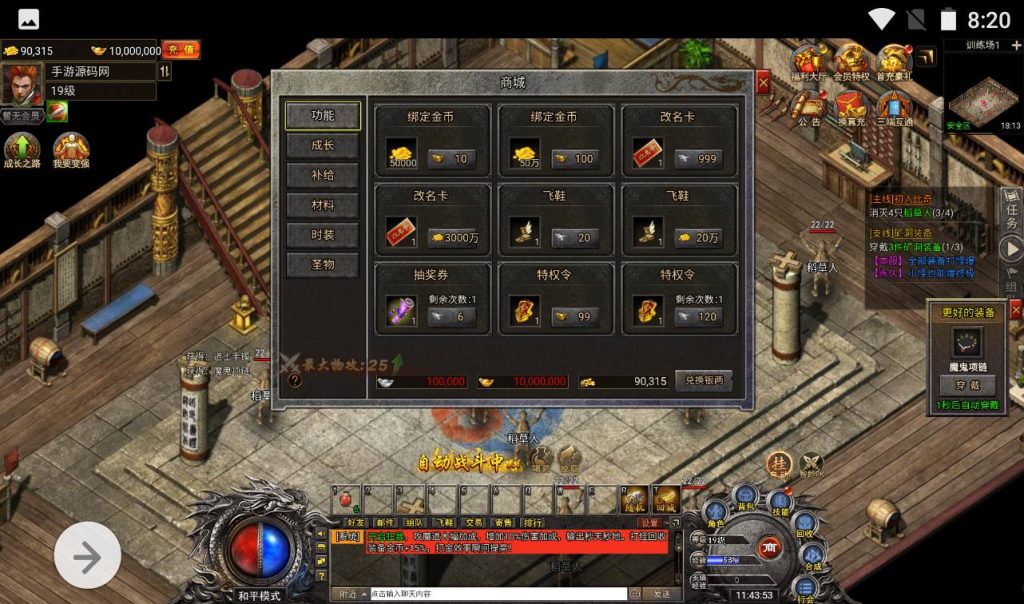Open the 补给 shop category
Screen dimensions: 1024x604
tap(322, 176)
